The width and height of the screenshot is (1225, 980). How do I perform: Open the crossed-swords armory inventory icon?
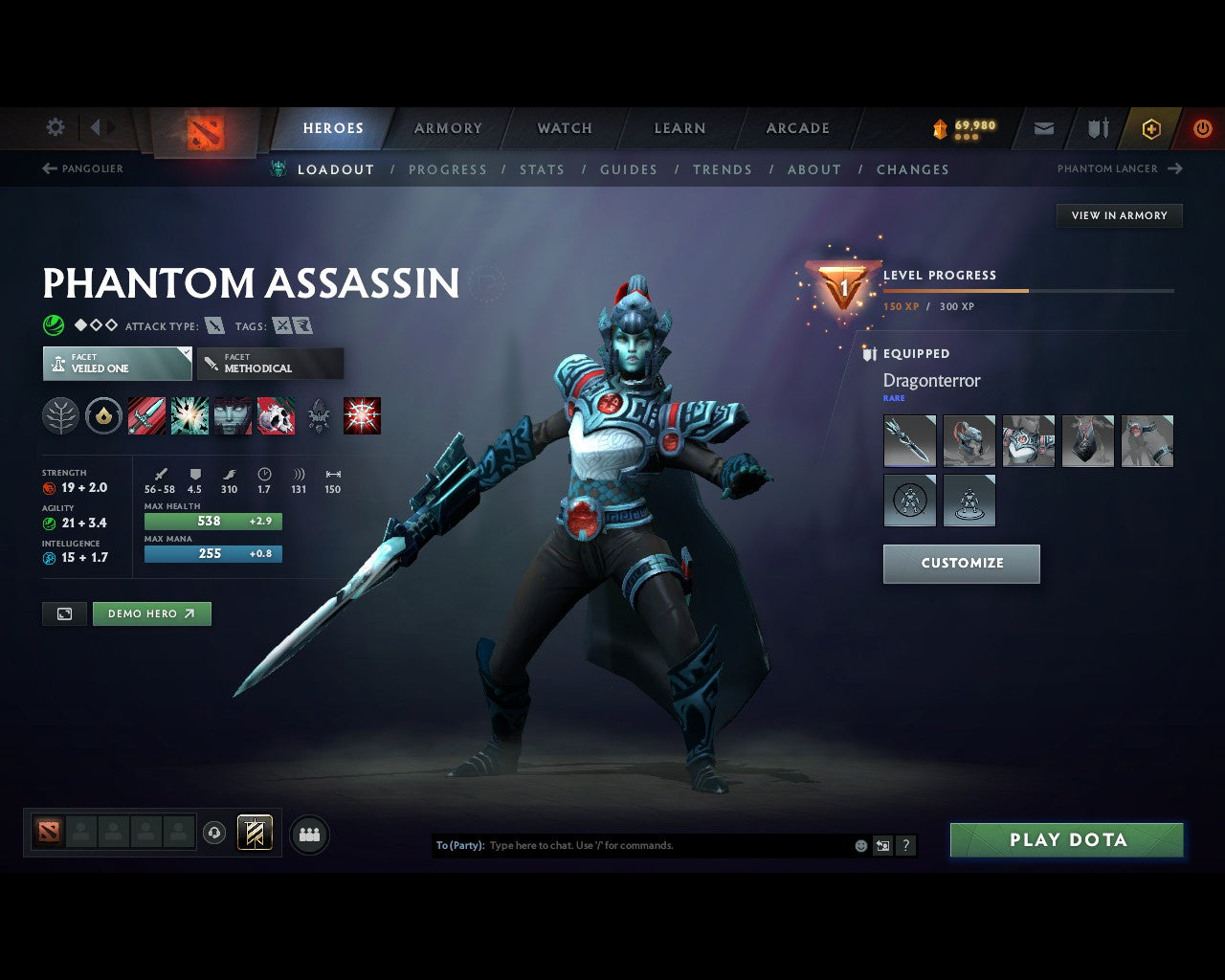coord(1097,128)
